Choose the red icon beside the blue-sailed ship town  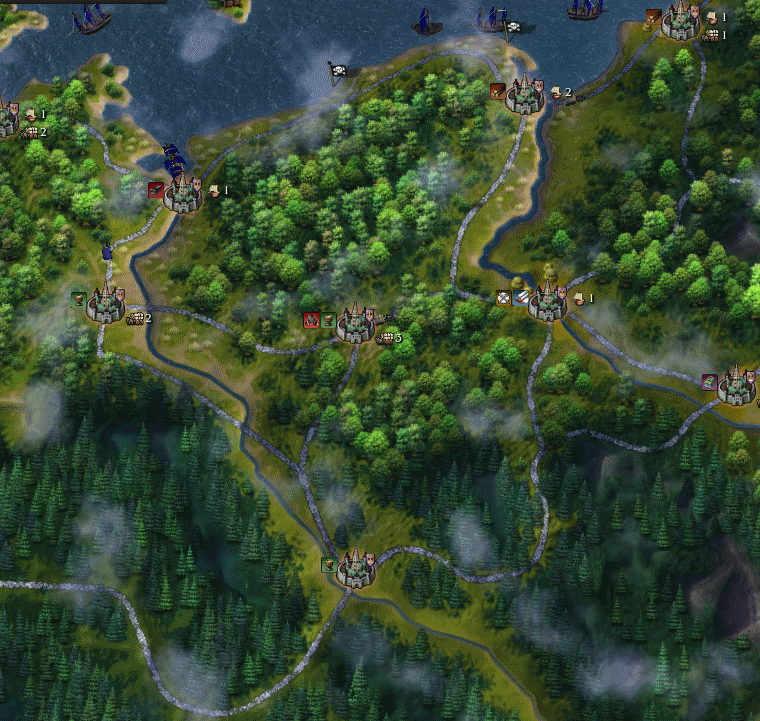[155, 189]
